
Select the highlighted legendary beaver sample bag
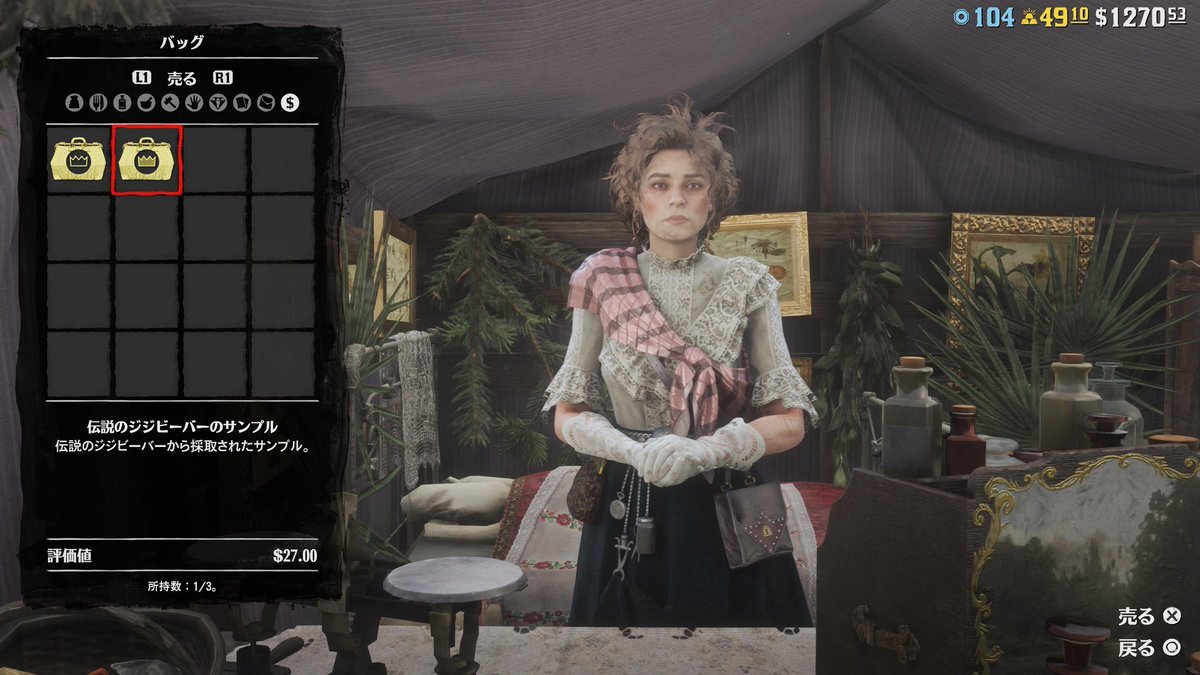tap(149, 160)
